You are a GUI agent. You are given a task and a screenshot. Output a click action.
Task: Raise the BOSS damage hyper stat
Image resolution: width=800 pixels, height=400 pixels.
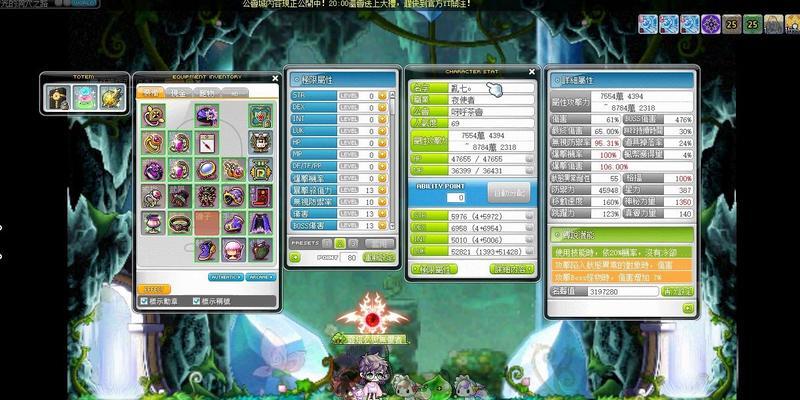(x=383, y=226)
